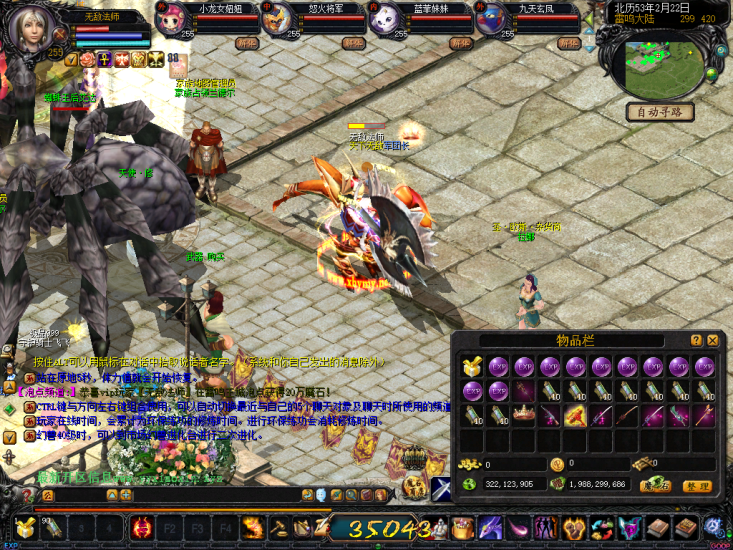Click the 自动寻路 auto-pathfinding button
This screenshot has width=733, height=550.
click(660, 112)
